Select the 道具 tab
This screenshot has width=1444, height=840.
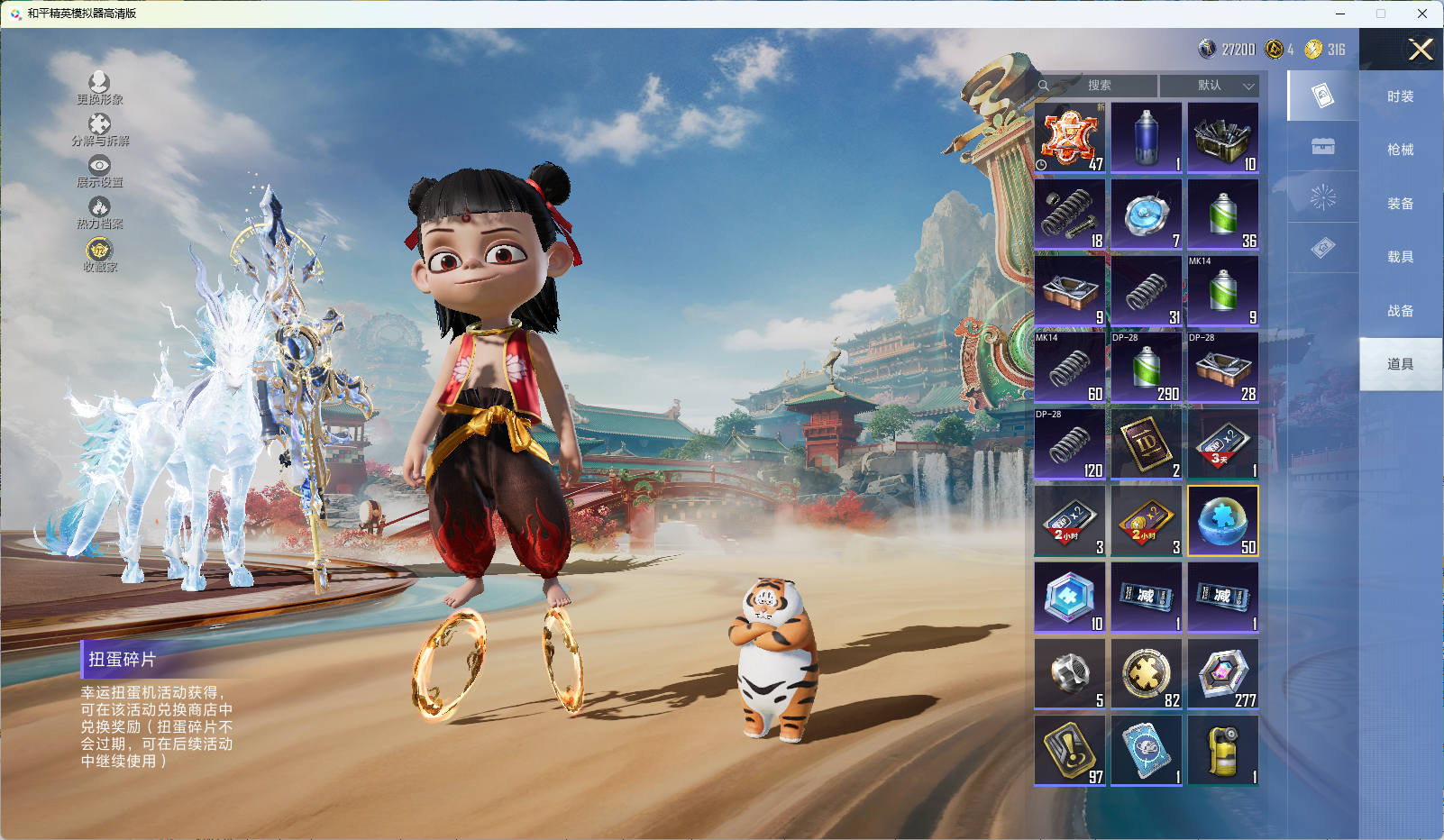point(1400,364)
